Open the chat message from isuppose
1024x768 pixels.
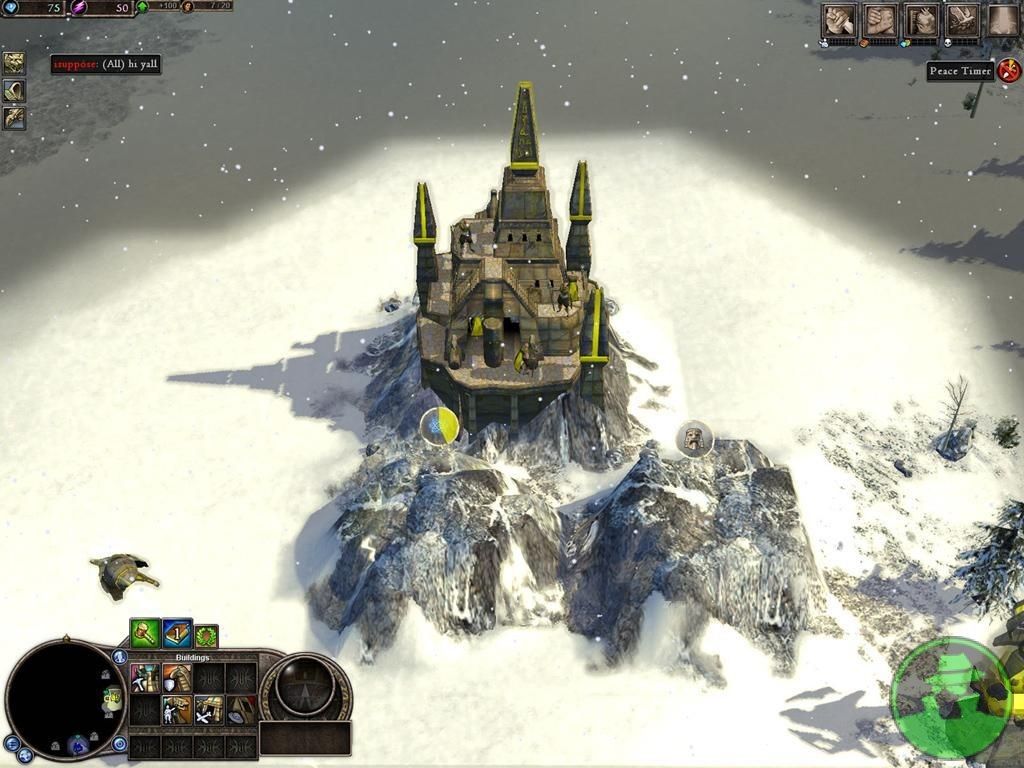point(106,64)
